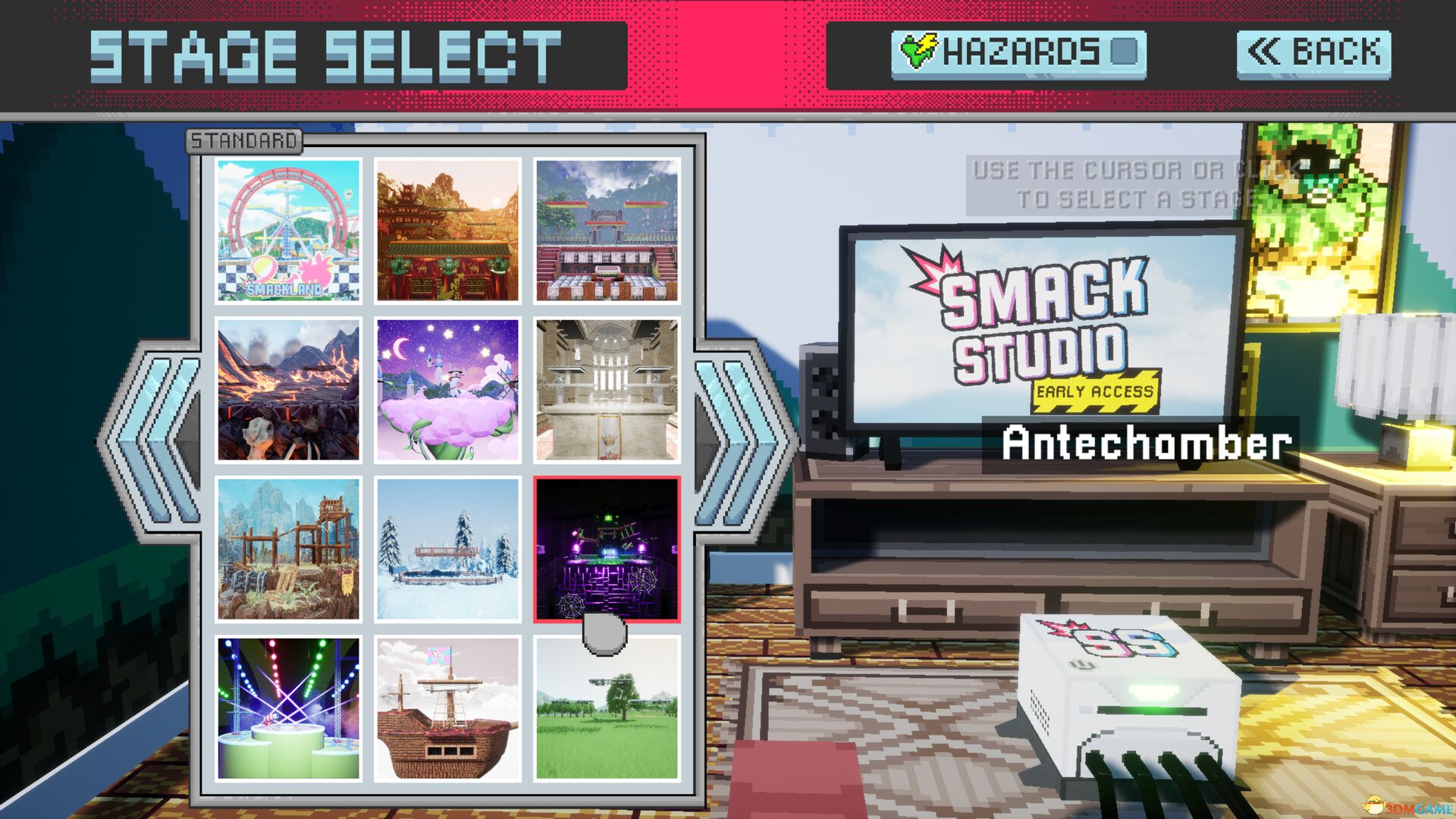Switch to the STANDARD stage category tab
The height and width of the screenshot is (819, 1456).
(x=243, y=140)
